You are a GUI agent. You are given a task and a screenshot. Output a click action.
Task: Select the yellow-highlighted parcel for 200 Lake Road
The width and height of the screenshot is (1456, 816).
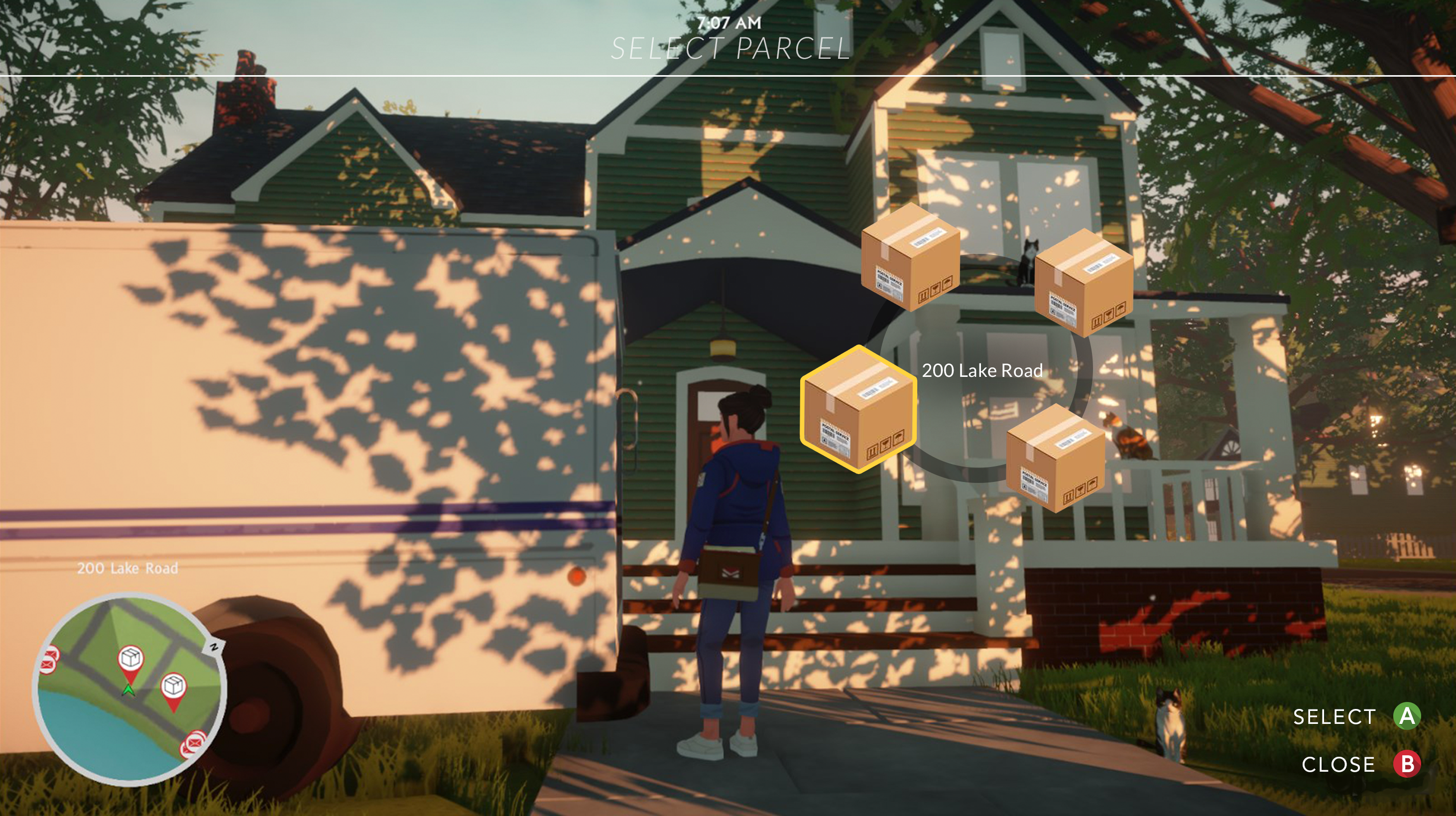pos(858,410)
